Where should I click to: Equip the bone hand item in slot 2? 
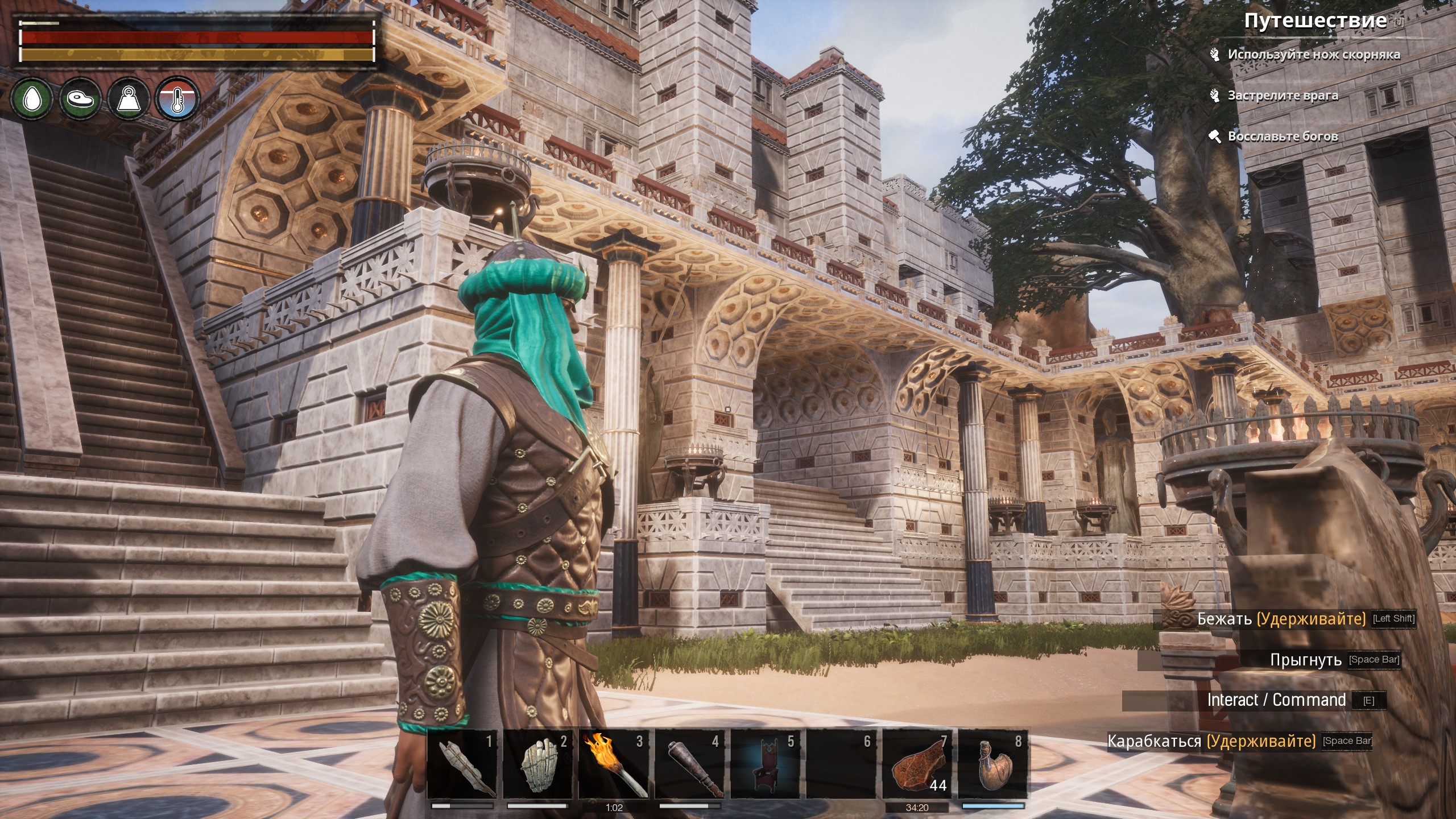point(537,764)
